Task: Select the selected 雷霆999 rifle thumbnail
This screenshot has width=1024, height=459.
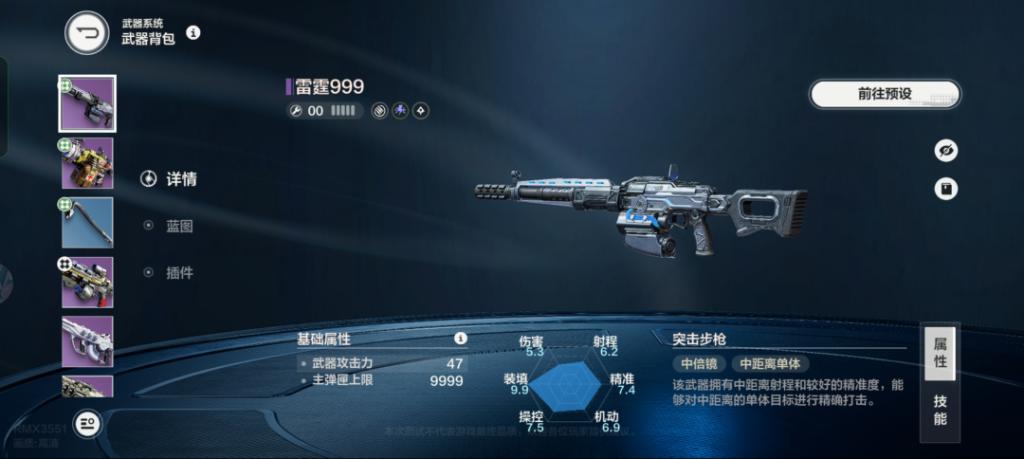Action: pos(87,103)
